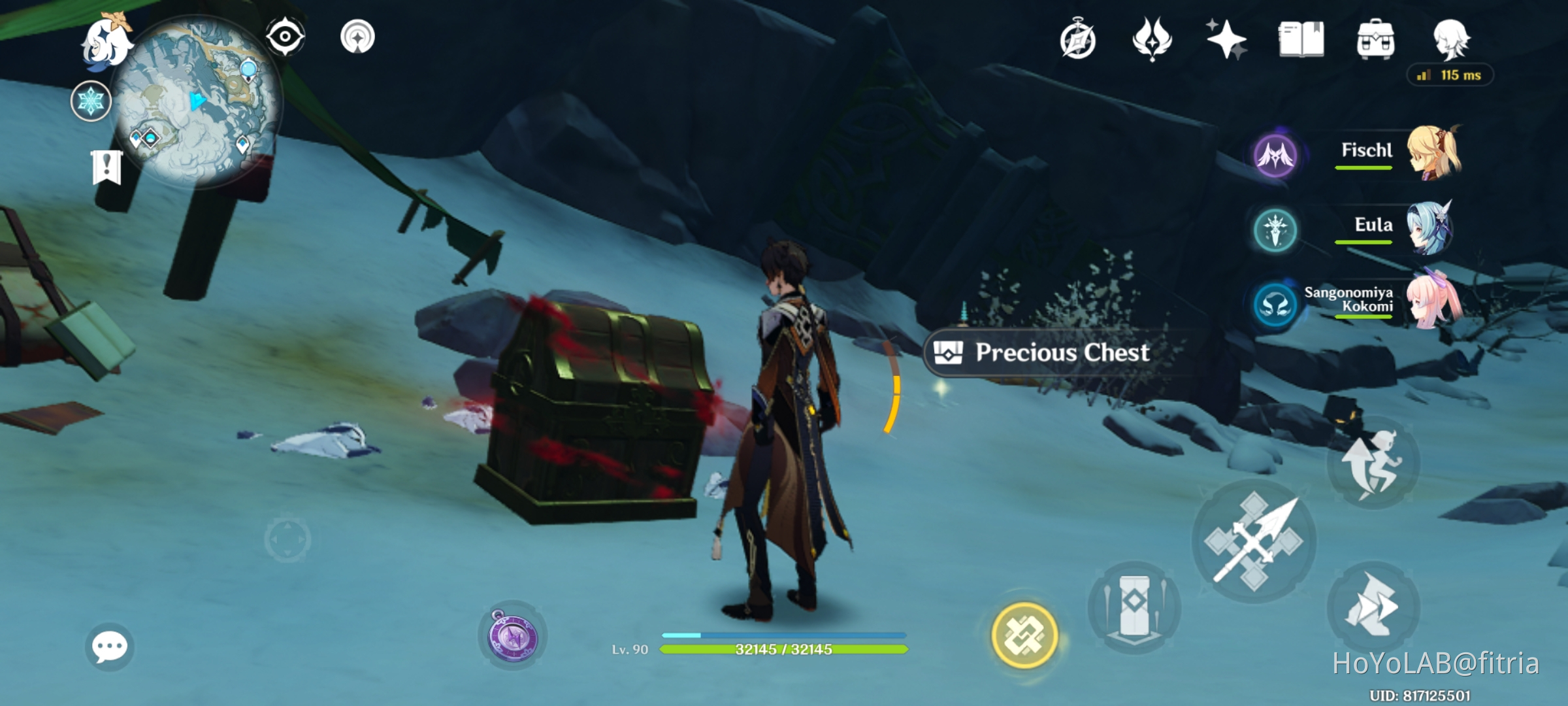
Task: Toggle Elemental Sight eye icon
Action: click(286, 37)
